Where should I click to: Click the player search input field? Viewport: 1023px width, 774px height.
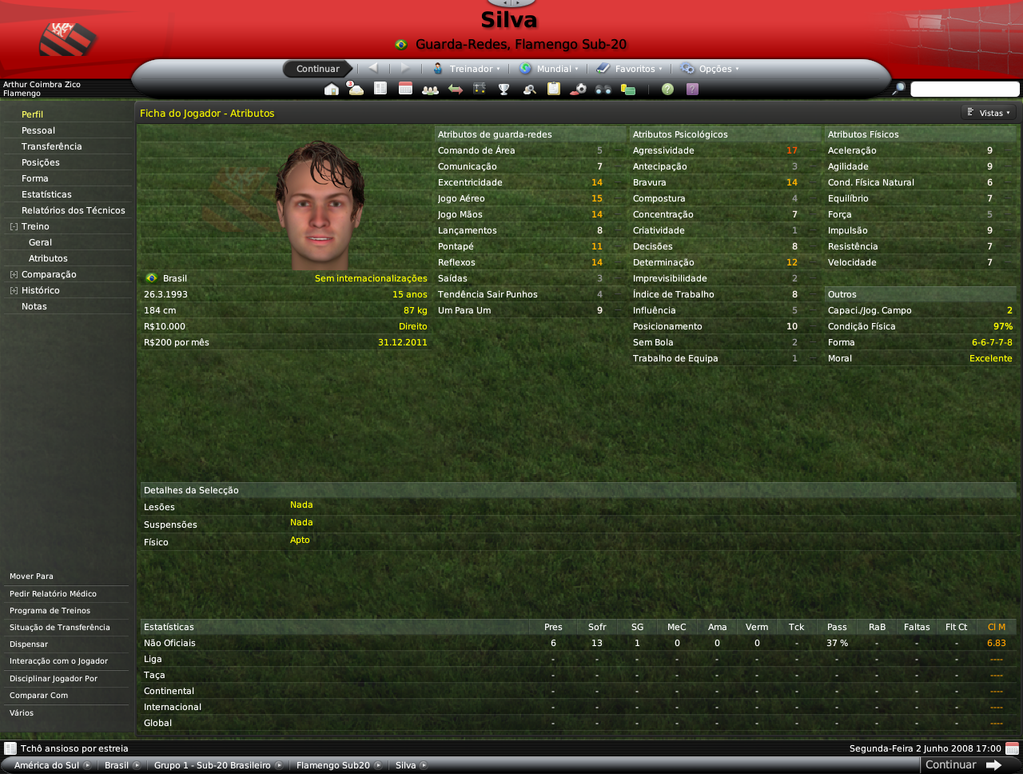tap(964, 89)
